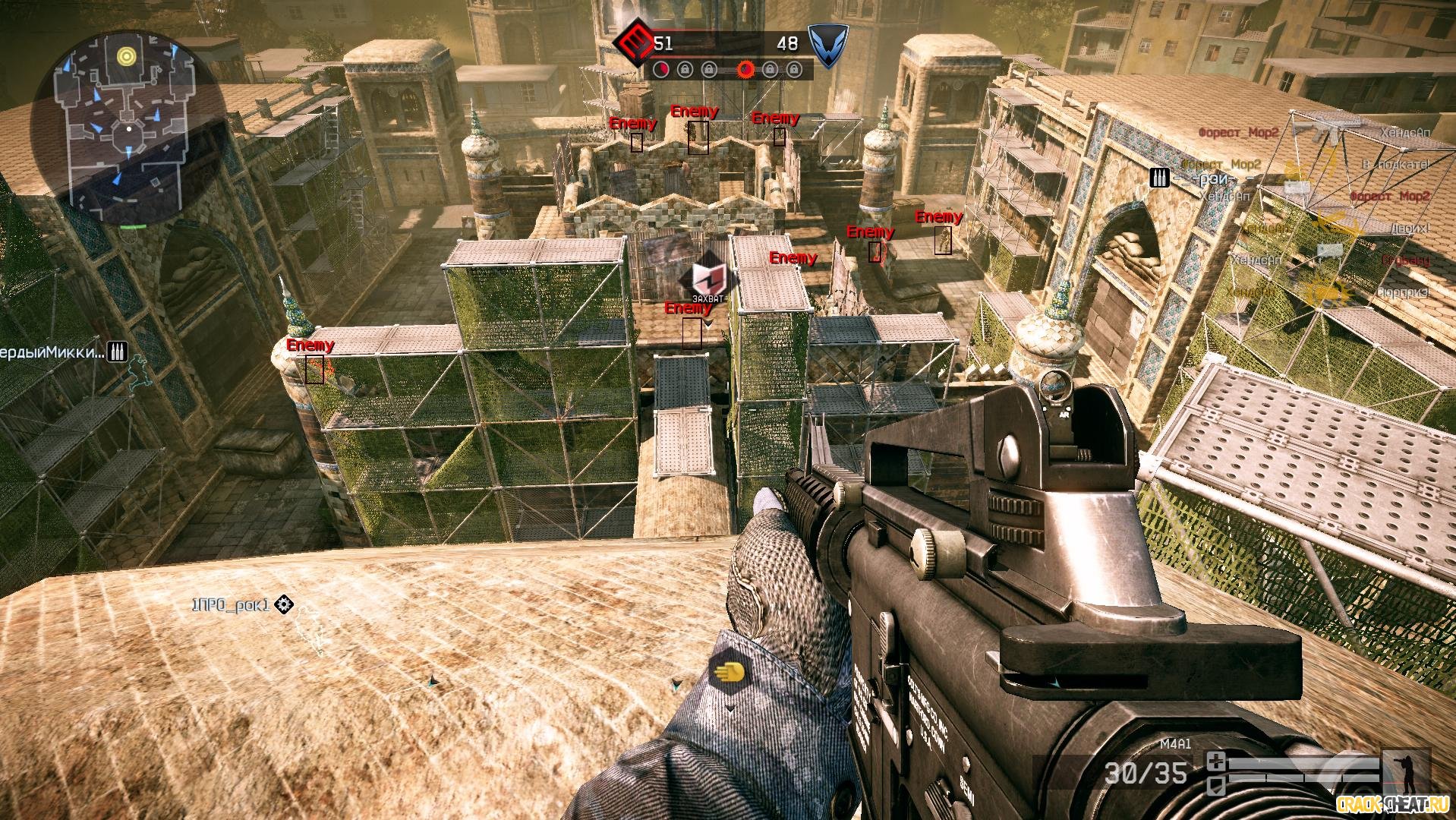
Task: Open the objectives bar under the score
Action: click(729, 69)
